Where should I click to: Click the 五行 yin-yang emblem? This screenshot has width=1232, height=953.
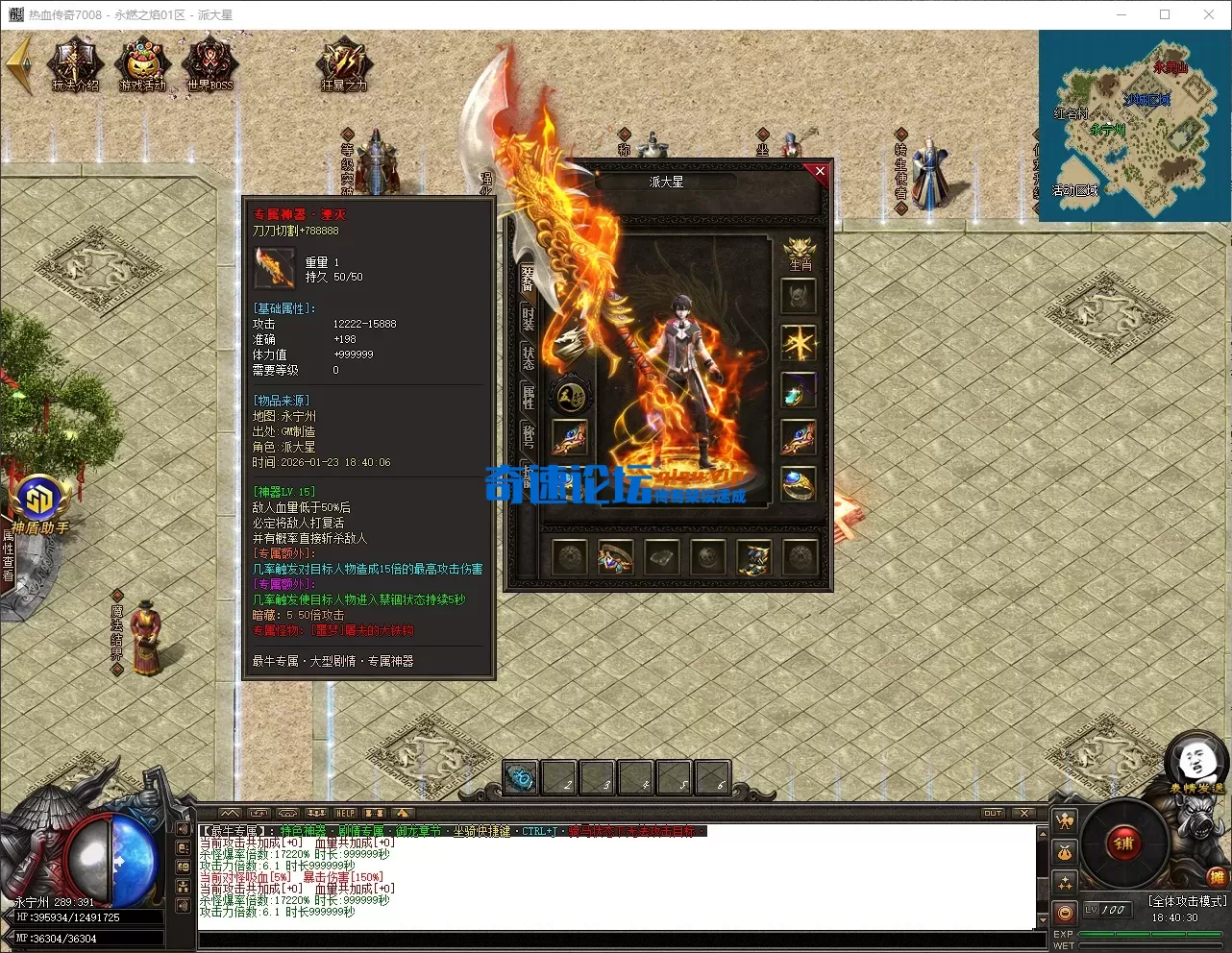(570, 395)
